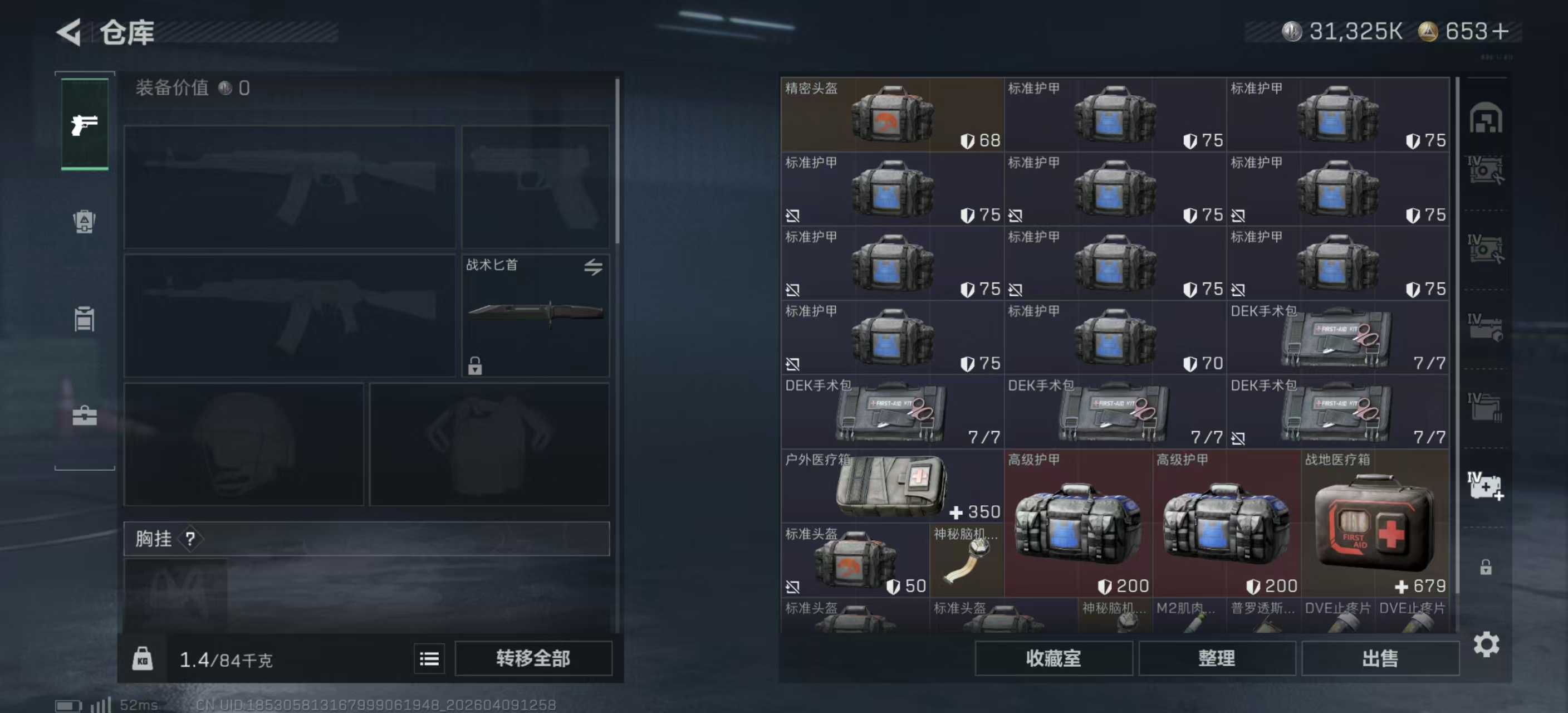The height and width of the screenshot is (713, 1568).
Task: Switch warehouse to list view via list icon
Action: 429,659
